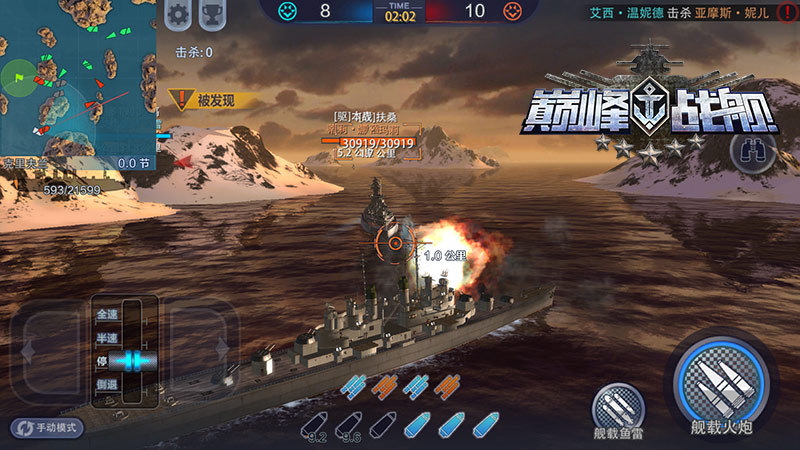Steer the ship left with rudder pad
Image resolution: width=800 pixels, height=450 pixels.
tap(48, 349)
